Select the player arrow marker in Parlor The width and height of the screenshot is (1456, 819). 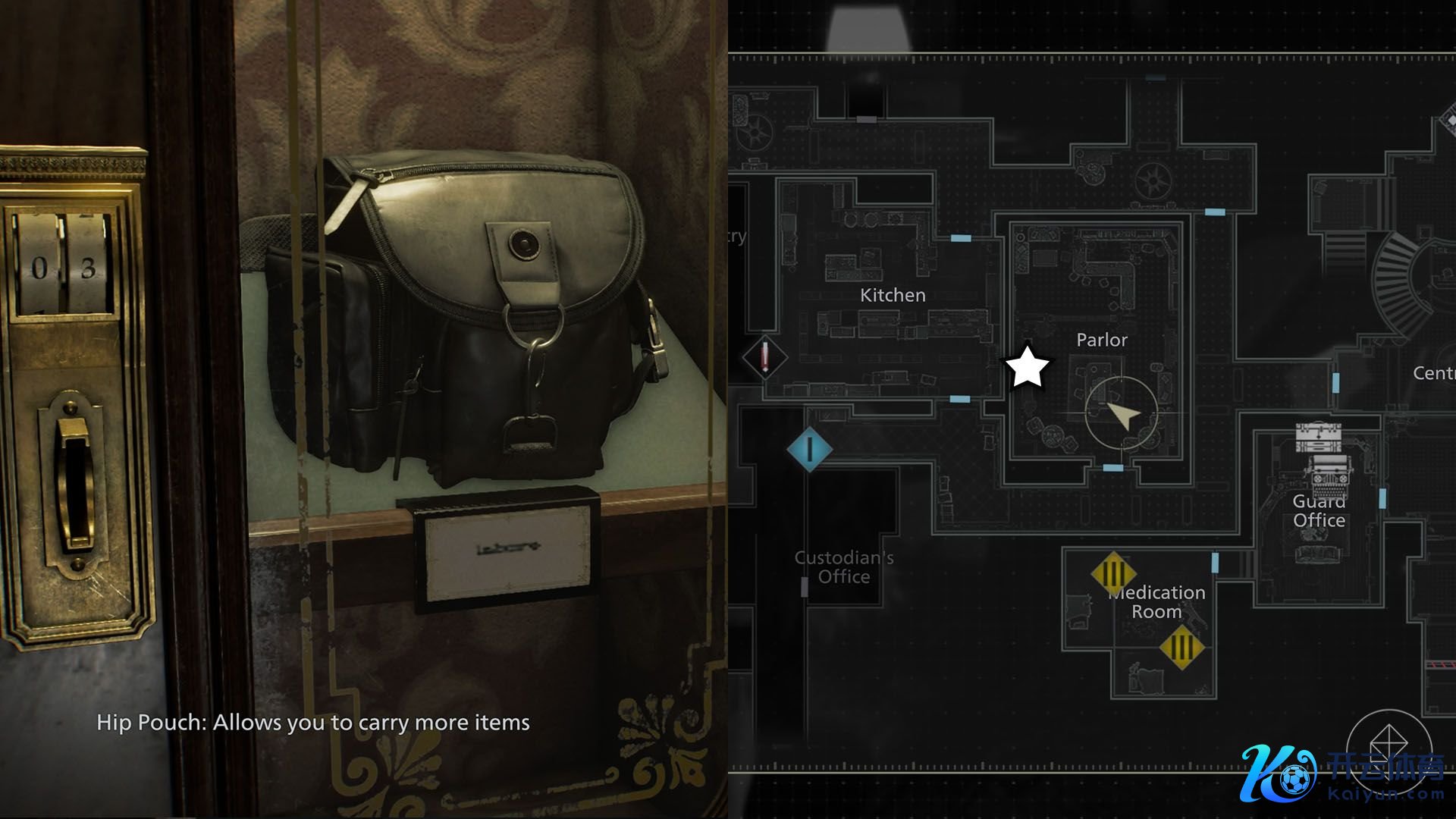coord(1122,415)
